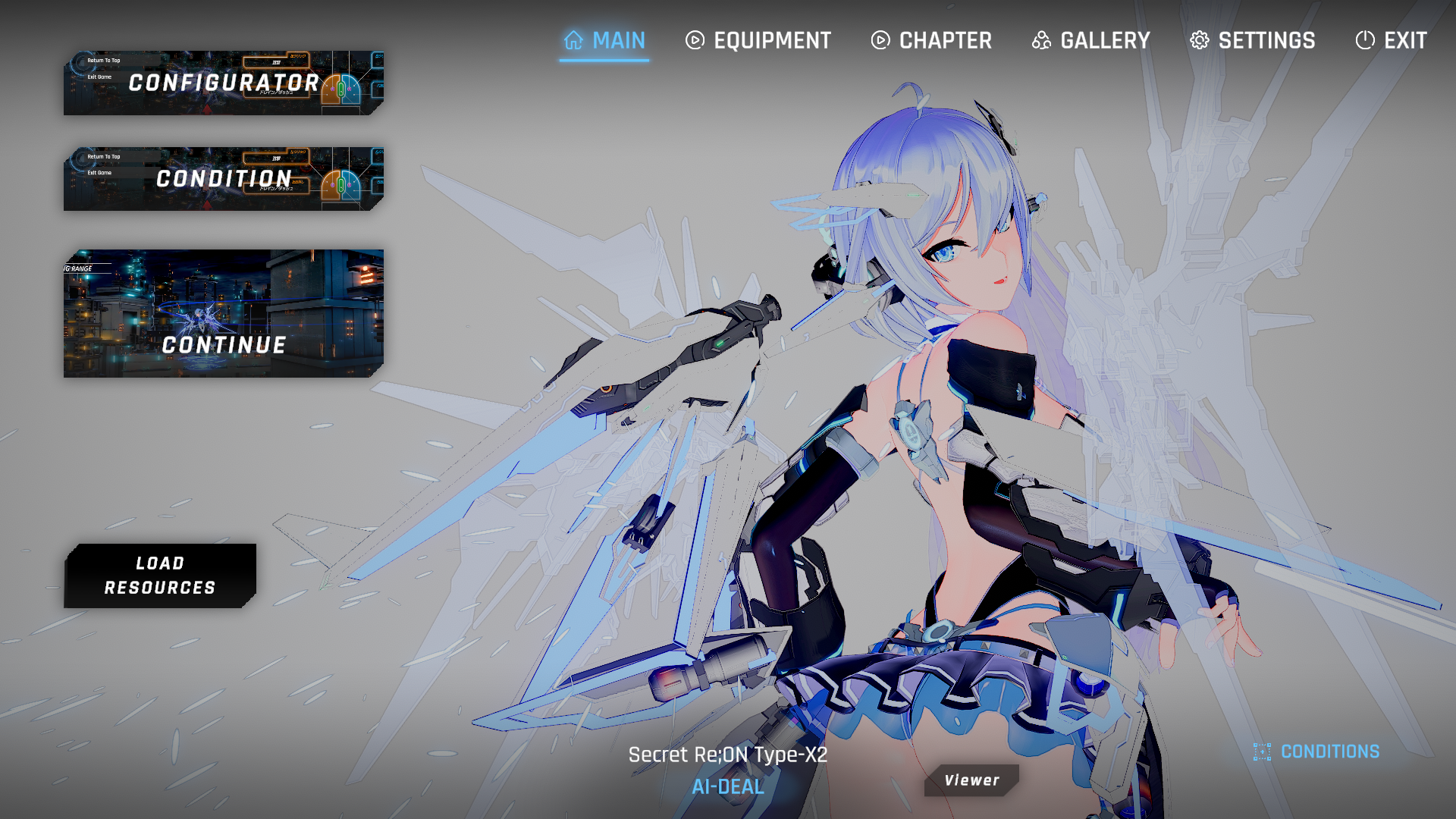
Task: Click EXIT to quit the game
Action: [x=1392, y=41]
